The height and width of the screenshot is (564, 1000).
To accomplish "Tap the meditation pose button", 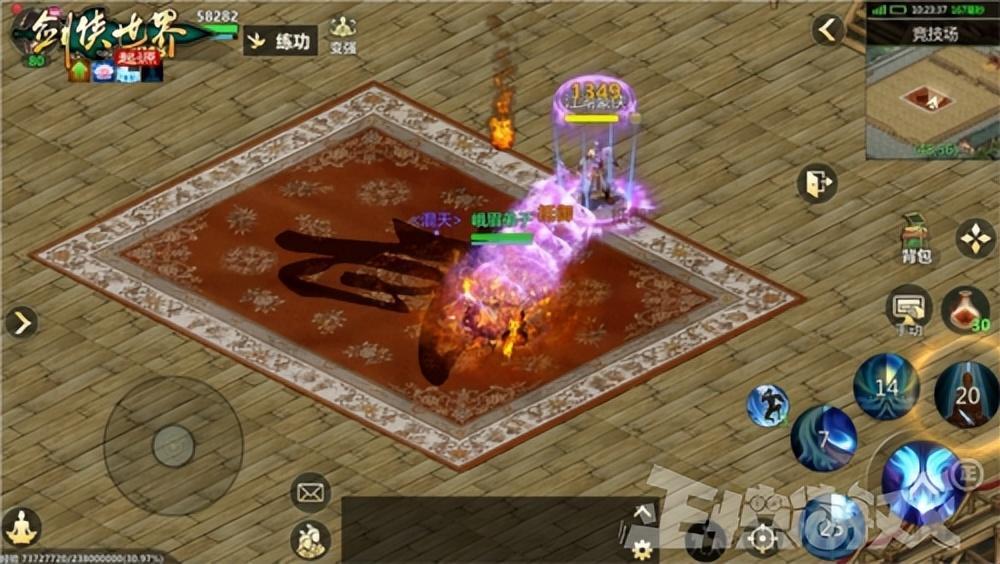I will click(x=20, y=527).
